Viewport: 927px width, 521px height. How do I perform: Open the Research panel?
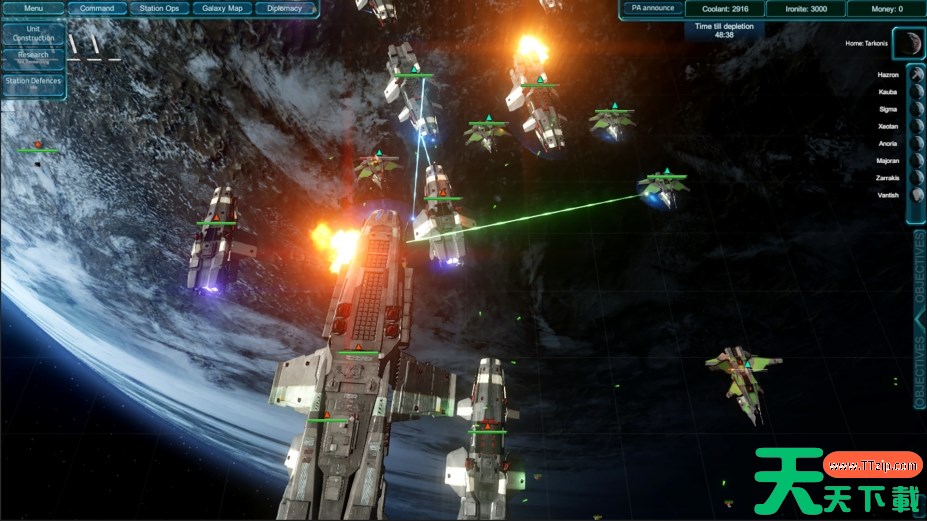[x=33, y=57]
